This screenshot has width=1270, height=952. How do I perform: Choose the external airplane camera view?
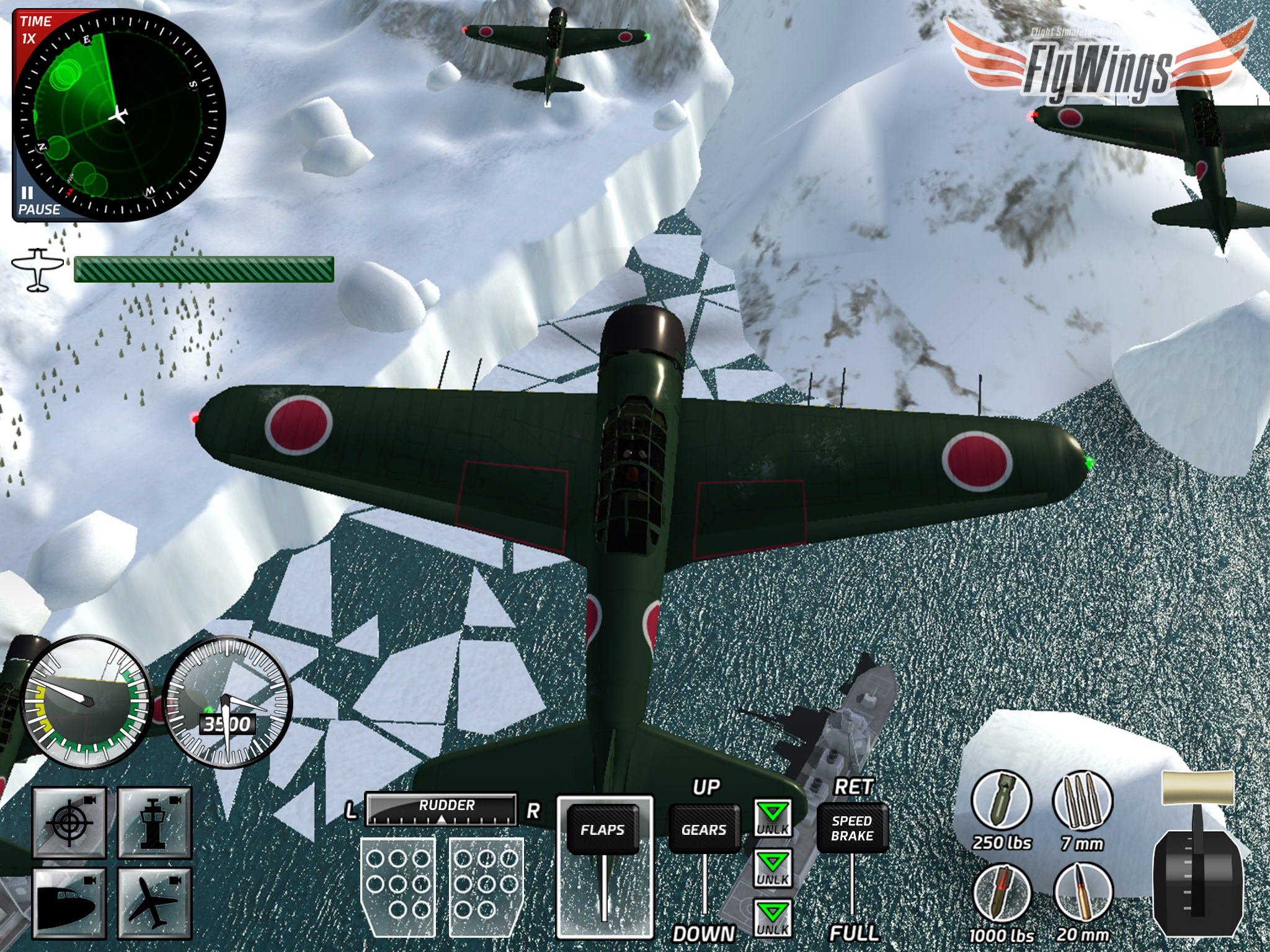coord(154,902)
